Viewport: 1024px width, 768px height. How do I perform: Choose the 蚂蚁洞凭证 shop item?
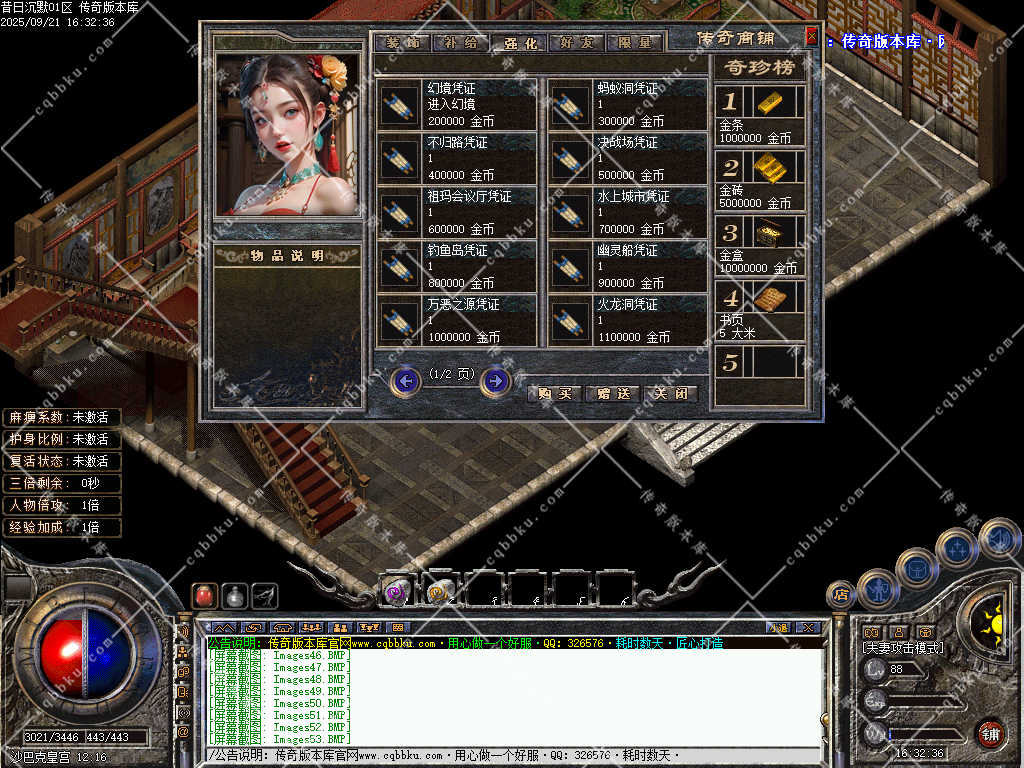click(x=627, y=104)
